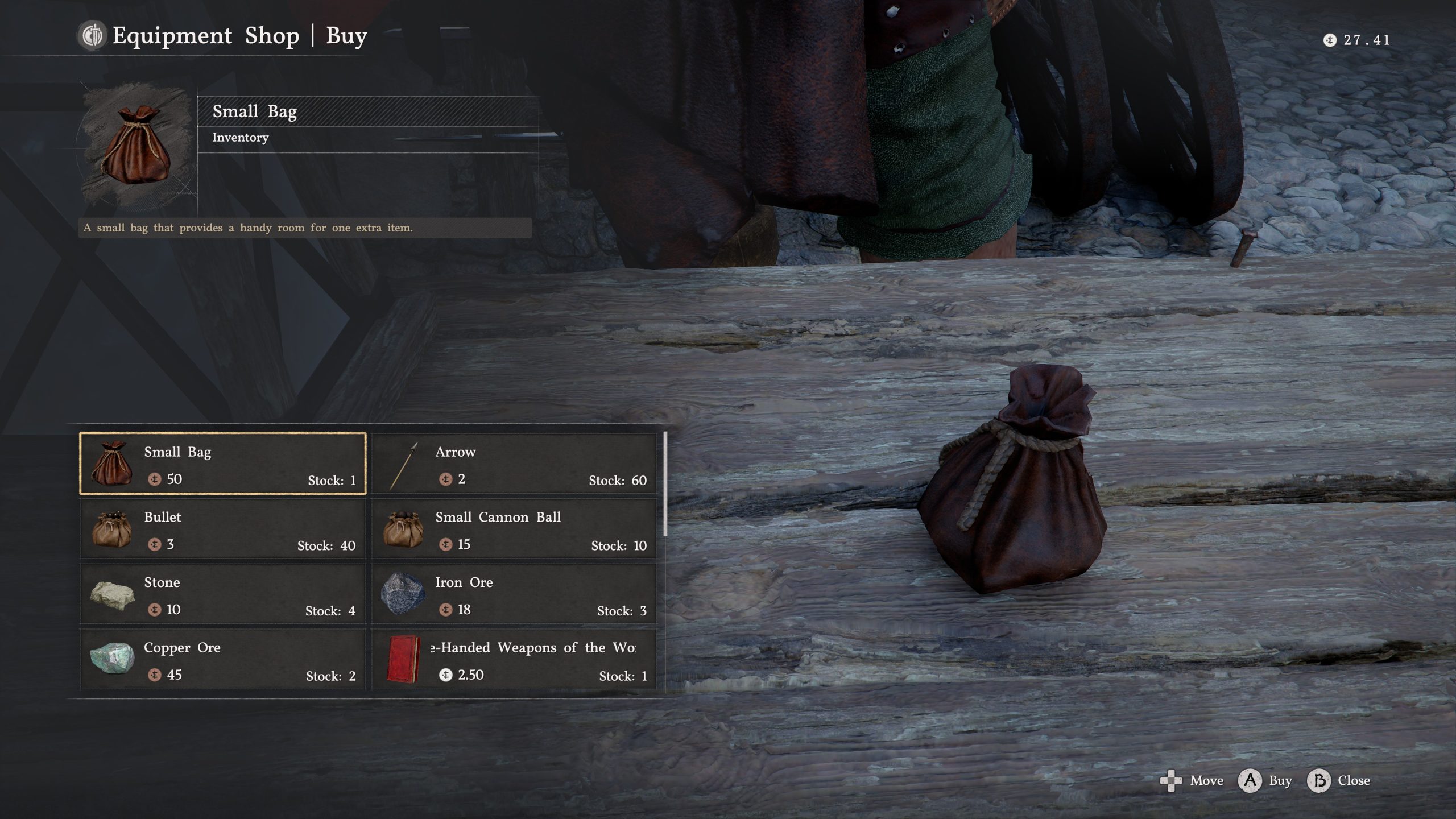This screenshot has width=1456, height=819.
Task: Select the Copper Ore icon
Action: (113, 660)
